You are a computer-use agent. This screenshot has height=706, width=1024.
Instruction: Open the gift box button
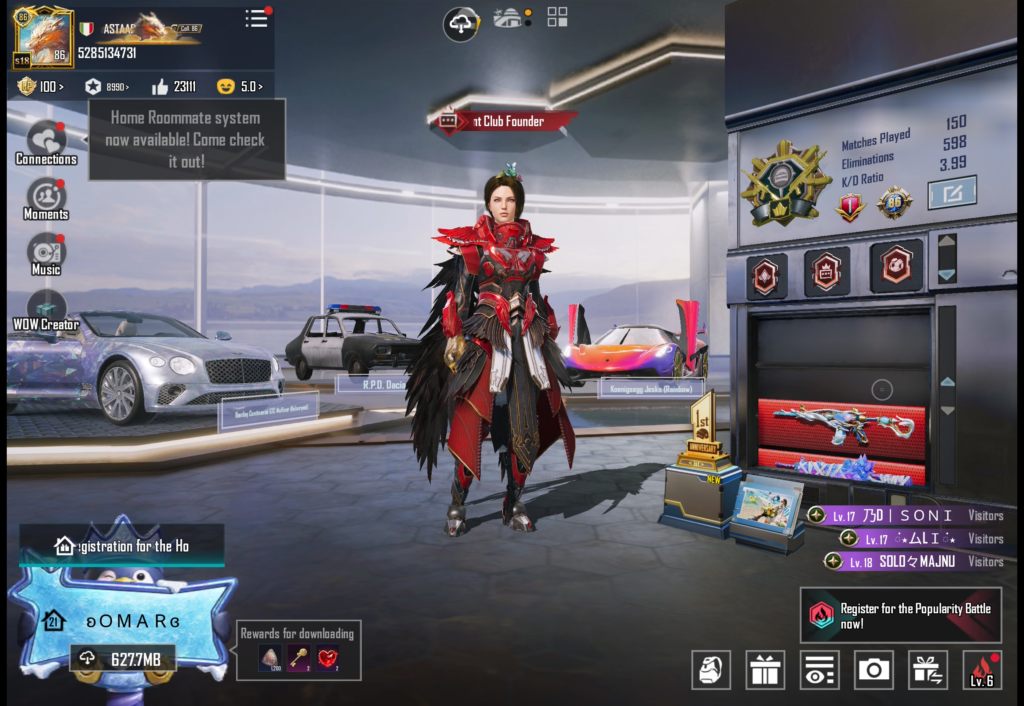pyautogui.click(x=765, y=670)
